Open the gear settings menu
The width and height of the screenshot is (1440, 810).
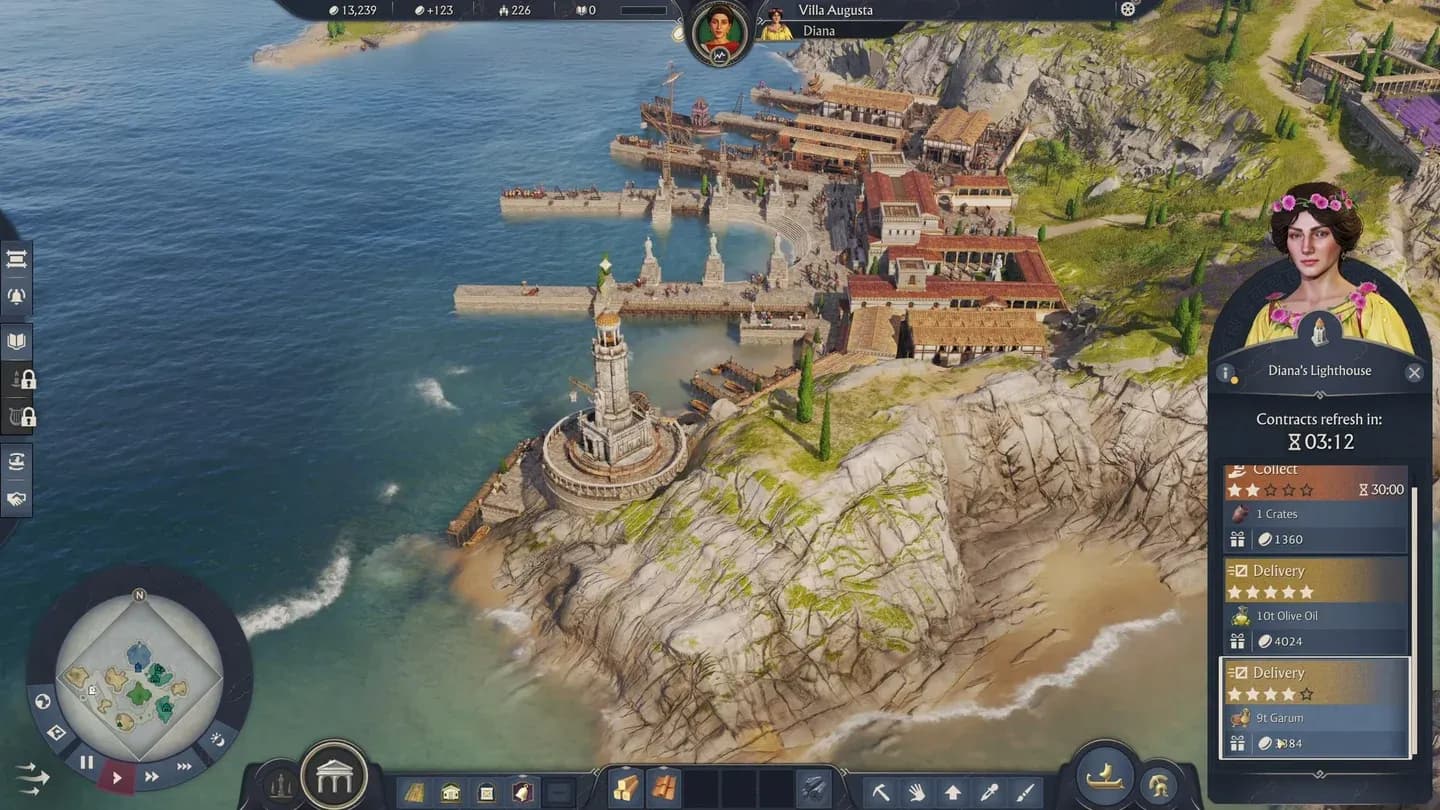(1128, 10)
